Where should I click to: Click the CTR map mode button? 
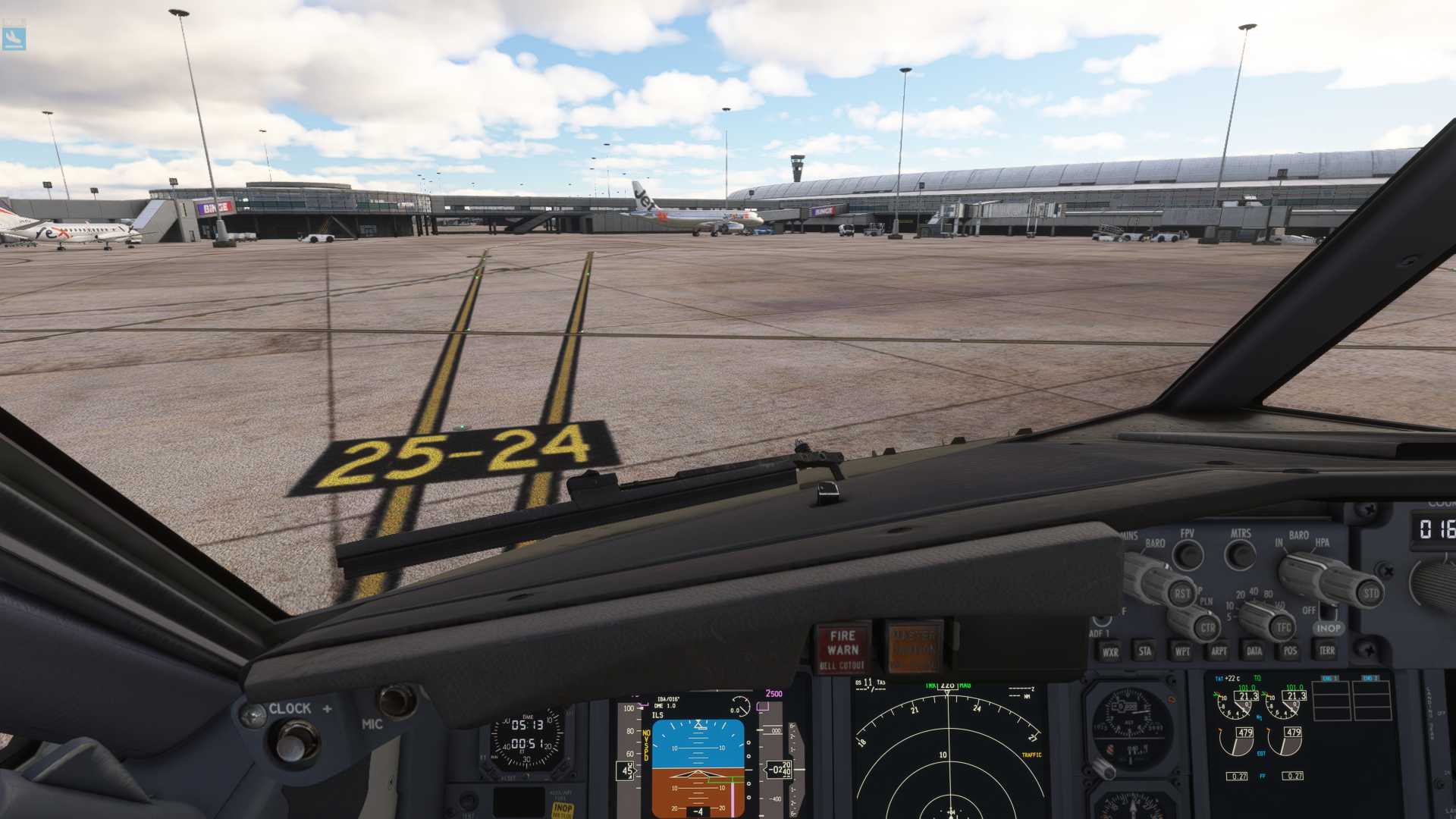tap(1207, 628)
